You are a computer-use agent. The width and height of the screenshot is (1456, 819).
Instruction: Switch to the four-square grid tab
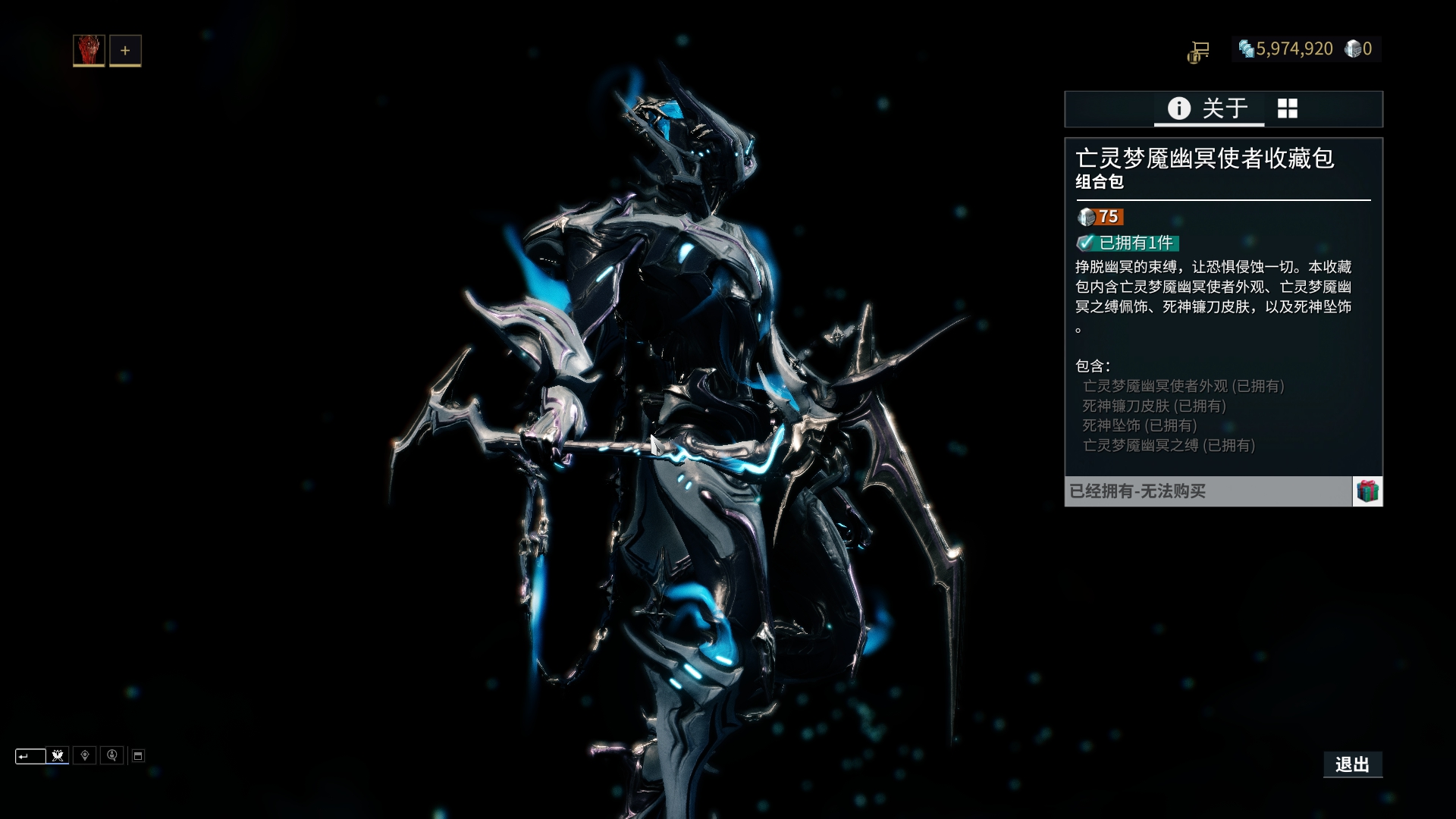coord(1288,108)
